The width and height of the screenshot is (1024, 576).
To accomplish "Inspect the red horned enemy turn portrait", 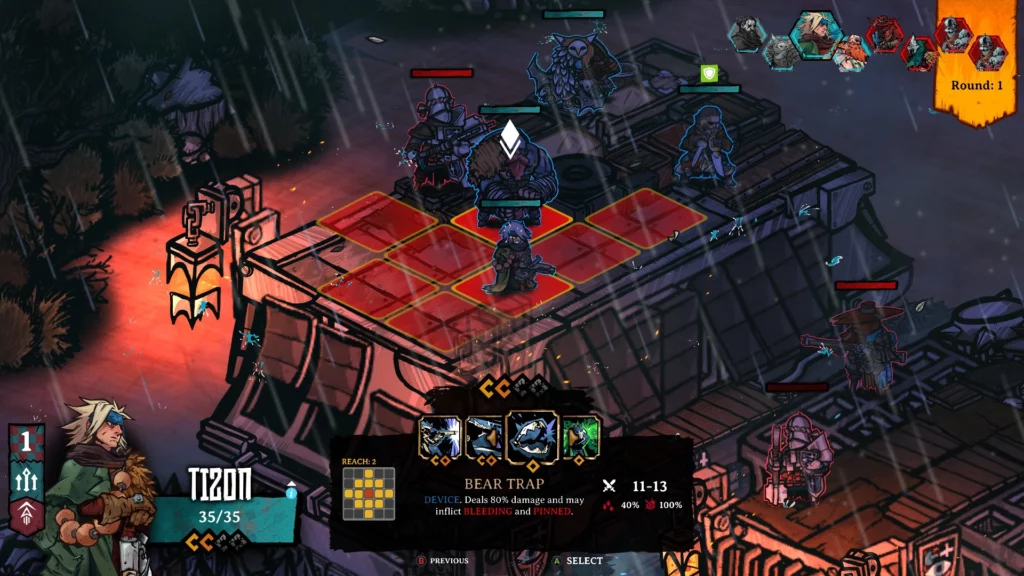I will [x=885, y=34].
